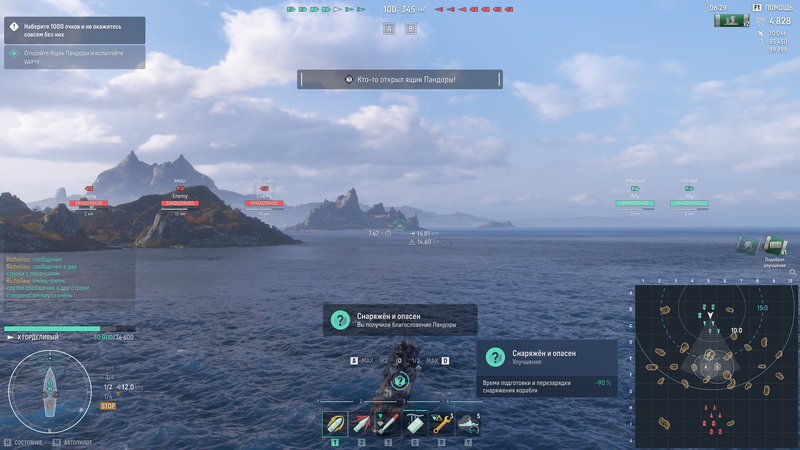Select the pick-up upgrade icon above minimap
Screen dimensions: 800x450
[774, 246]
